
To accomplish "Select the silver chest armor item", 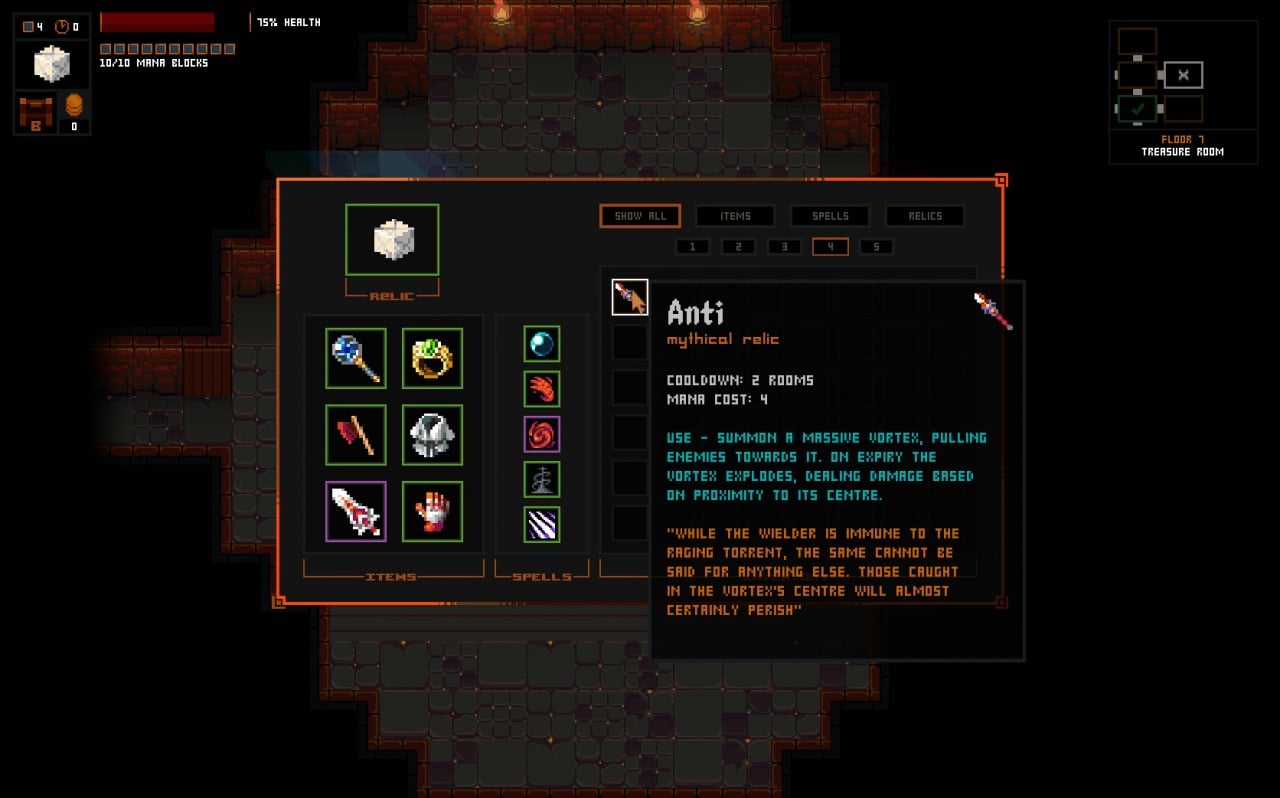I will pyautogui.click(x=432, y=435).
